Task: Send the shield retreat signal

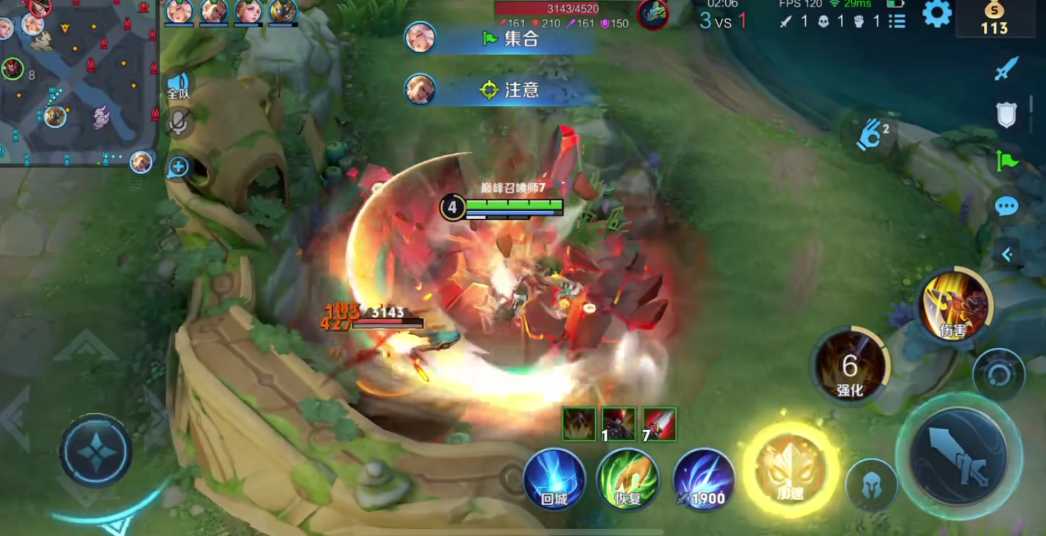Action: tap(1006, 114)
